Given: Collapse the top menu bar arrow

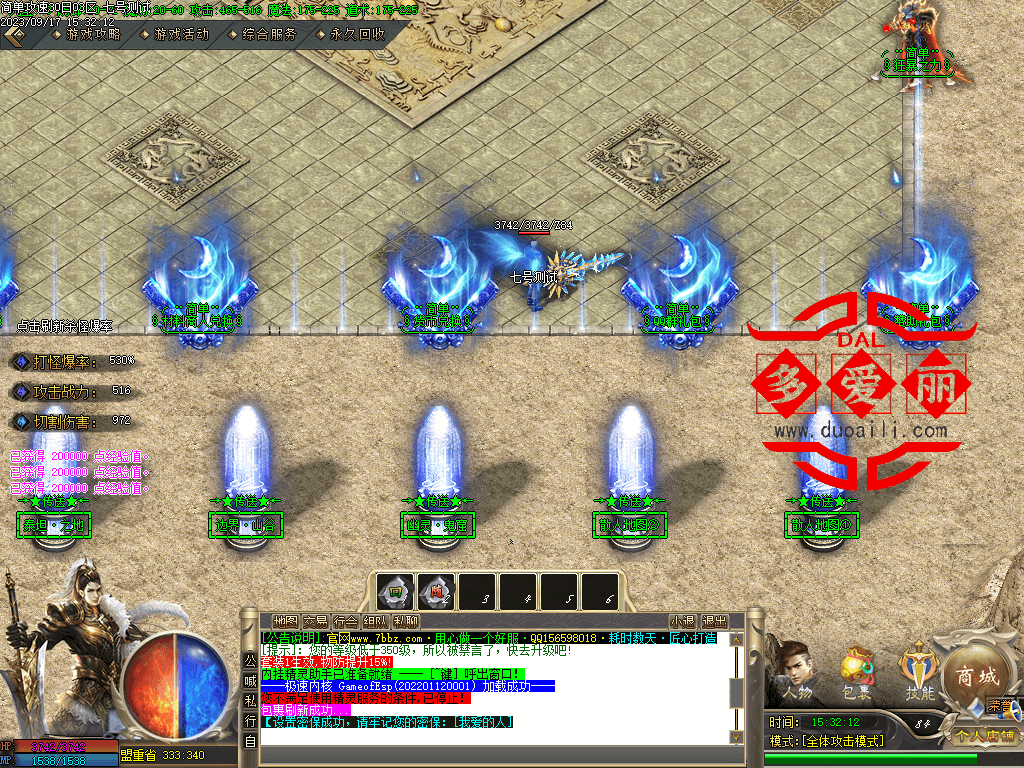Looking at the screenshot, I should point(14,34).
